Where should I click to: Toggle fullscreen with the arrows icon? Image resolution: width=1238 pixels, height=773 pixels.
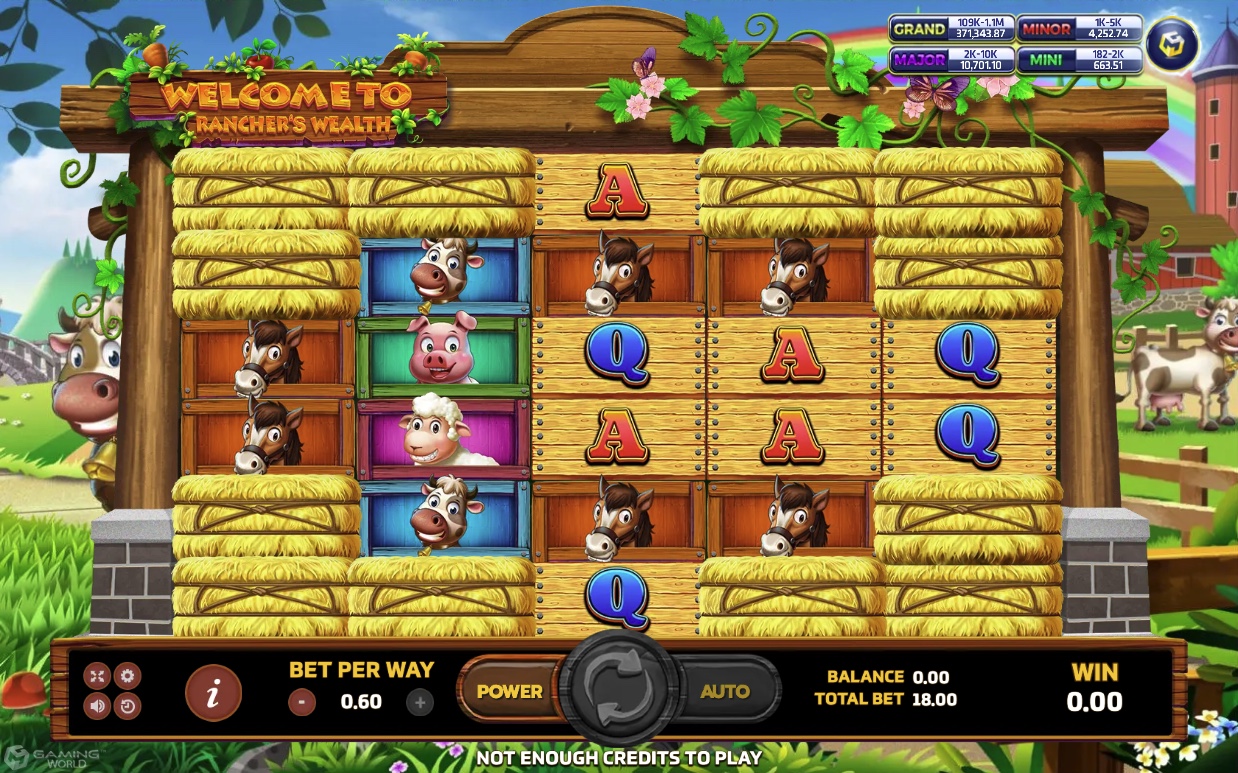click(97, 676)
